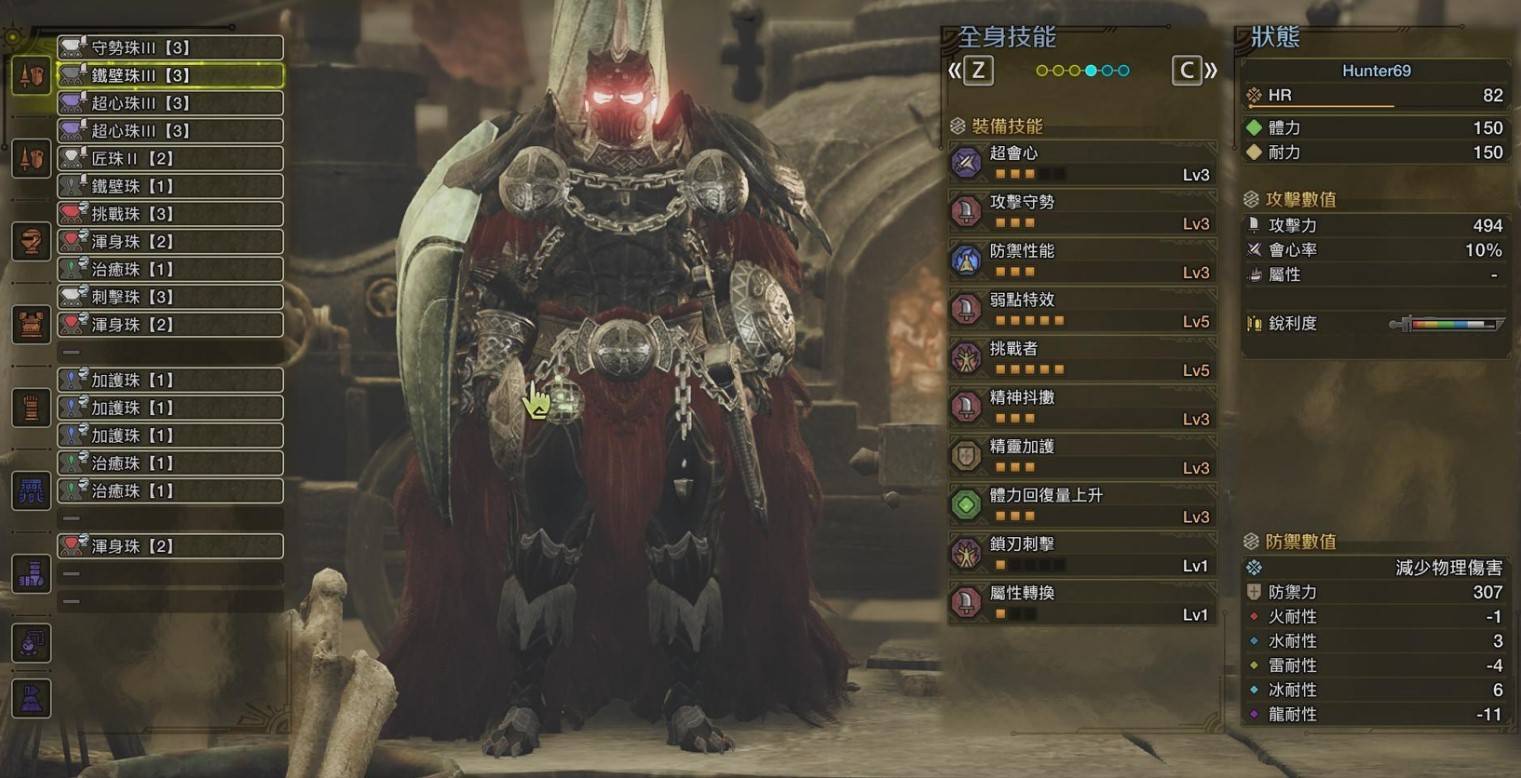Image resolution: width=1521 pixels, height=778 pixels.
Task: Select the 鐵壁珠【1】 decoration row
Action: pyautogui.click(x=170, y=186)
